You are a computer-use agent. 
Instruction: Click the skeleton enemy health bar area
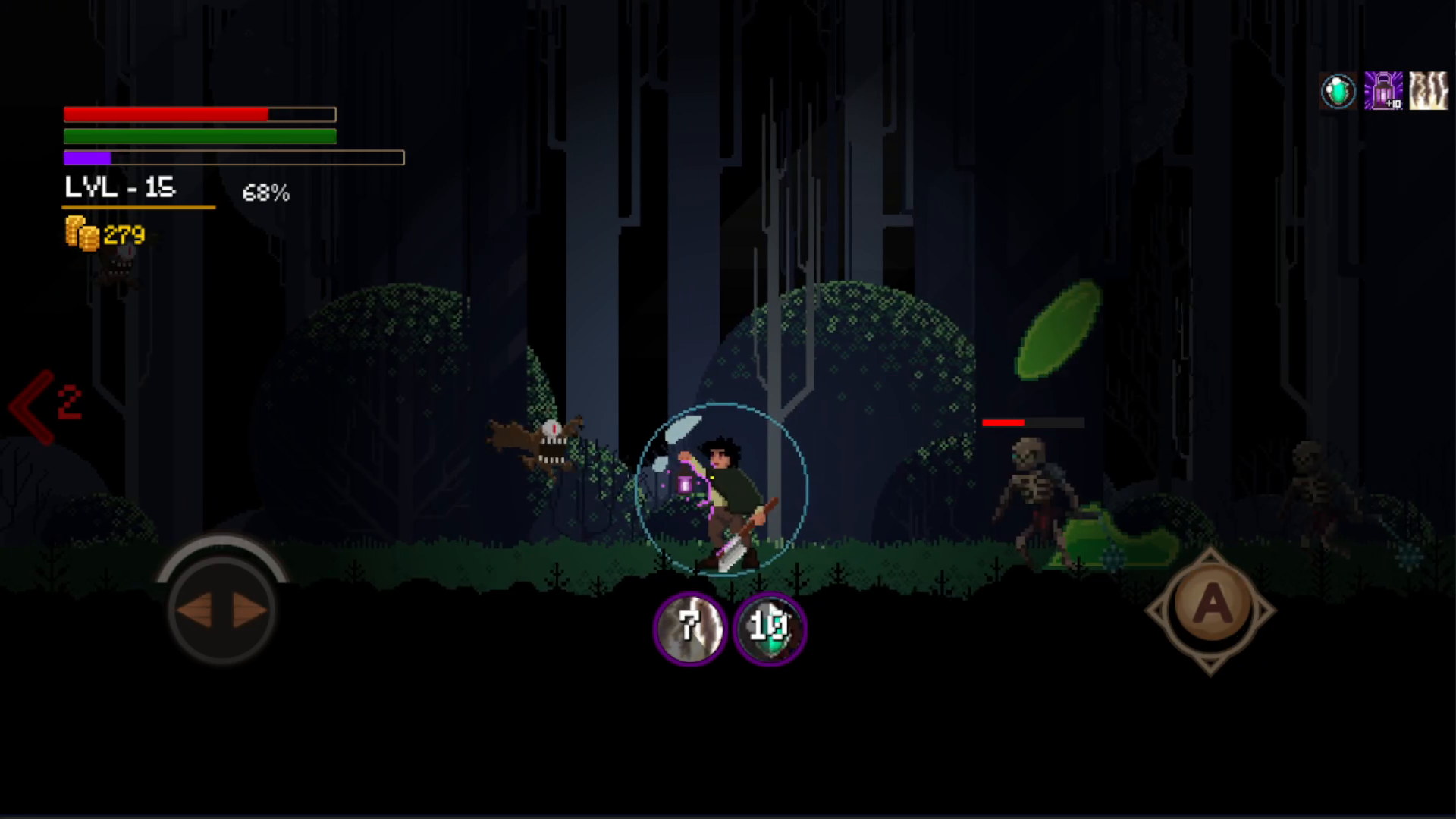click(x=1033, y=422)
